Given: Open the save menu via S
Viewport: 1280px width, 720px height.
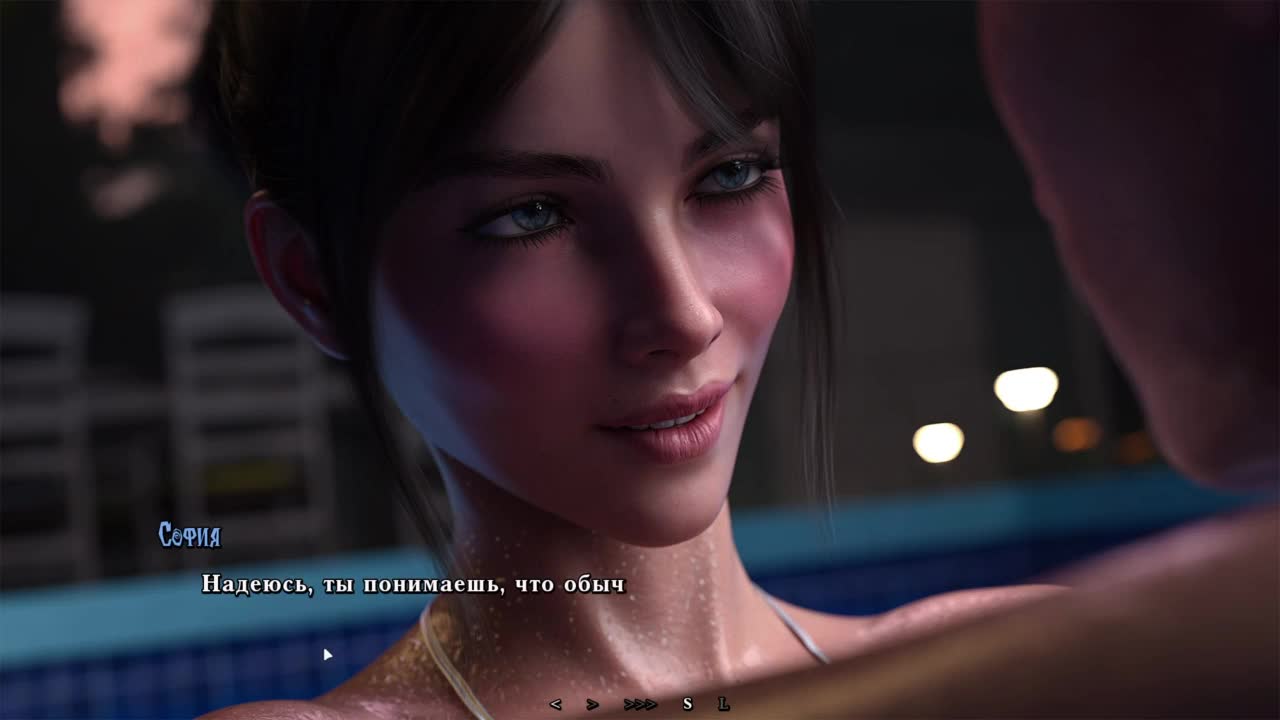Looking at the screenshot, I should click(687, 704).
